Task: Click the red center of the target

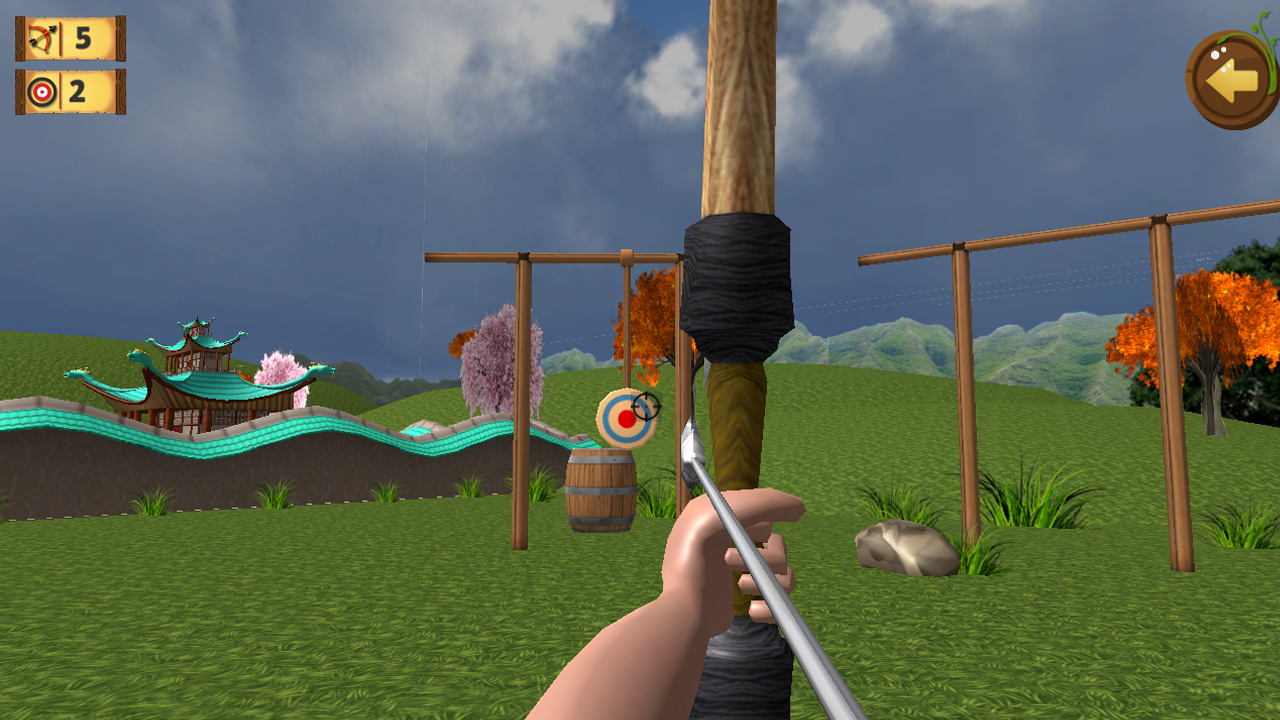Action: [x=628, y=417]
